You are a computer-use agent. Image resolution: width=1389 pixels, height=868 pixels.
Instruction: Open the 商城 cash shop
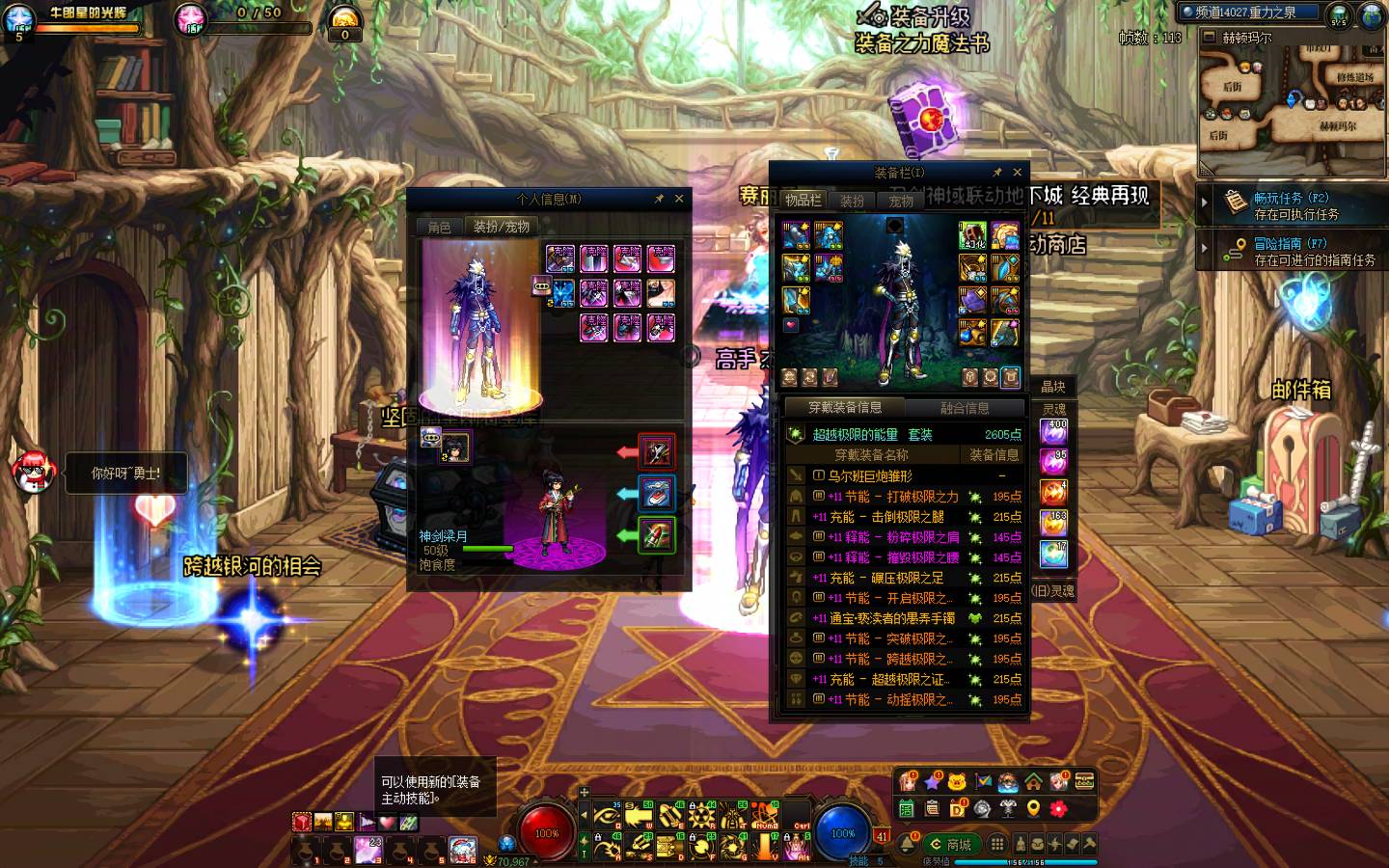(950, 845)
